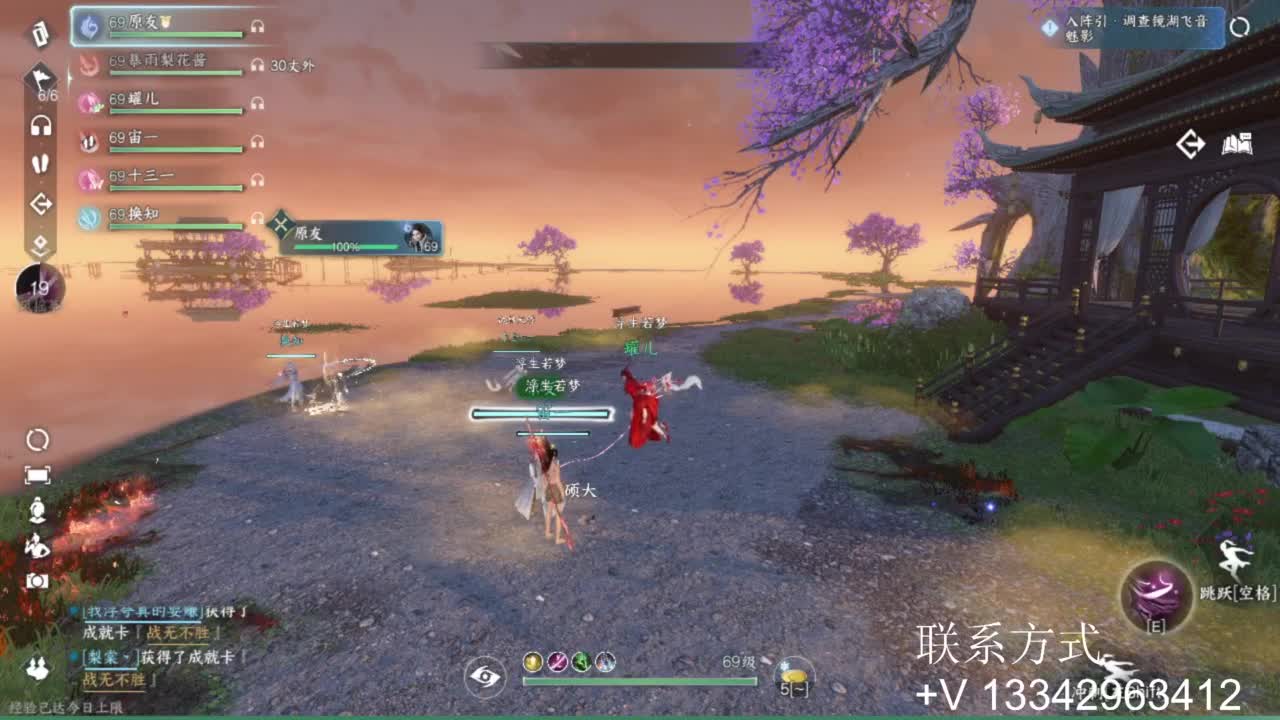Click the circular refresh icon in left sidebar
The width and height of the screenshot is (1280, 720).
tap(38, 442)
